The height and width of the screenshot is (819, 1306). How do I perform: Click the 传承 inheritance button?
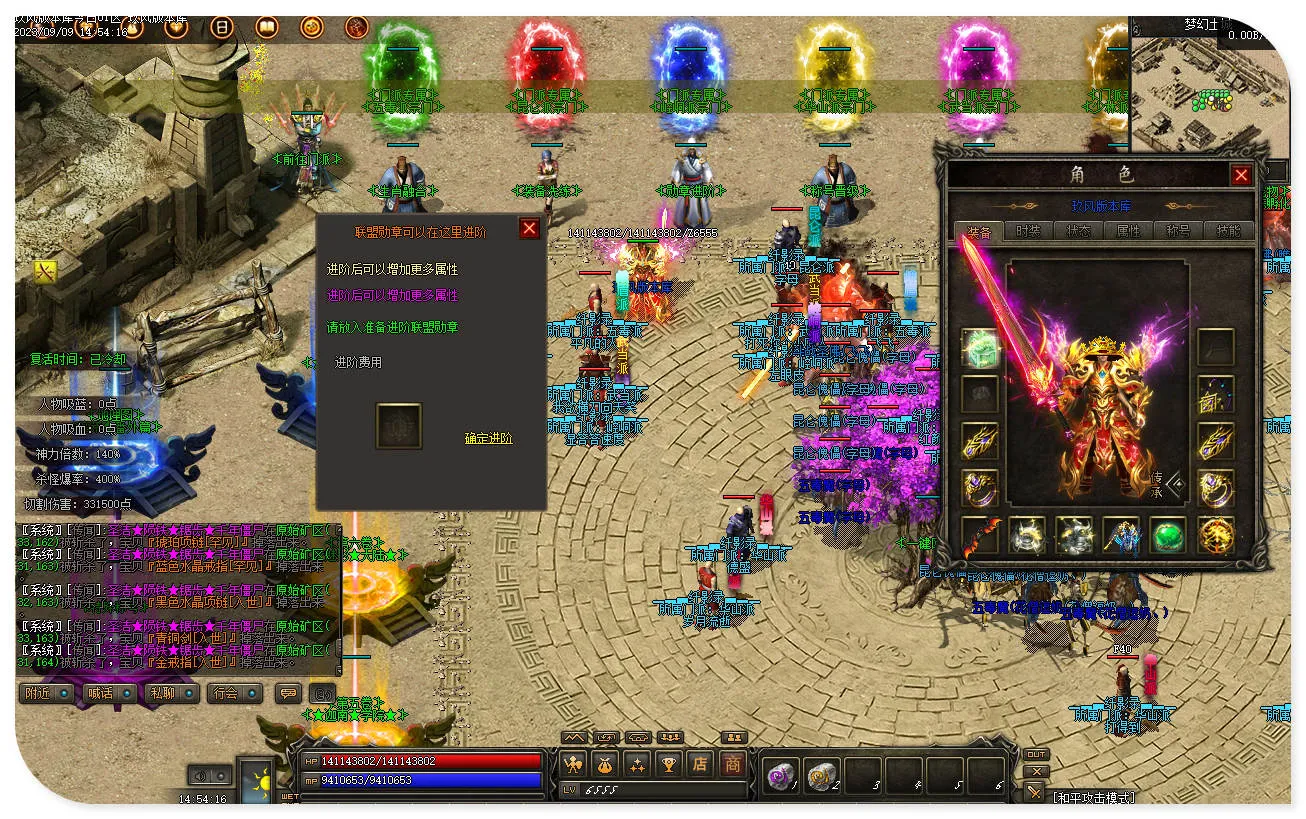click(1165, 484)
